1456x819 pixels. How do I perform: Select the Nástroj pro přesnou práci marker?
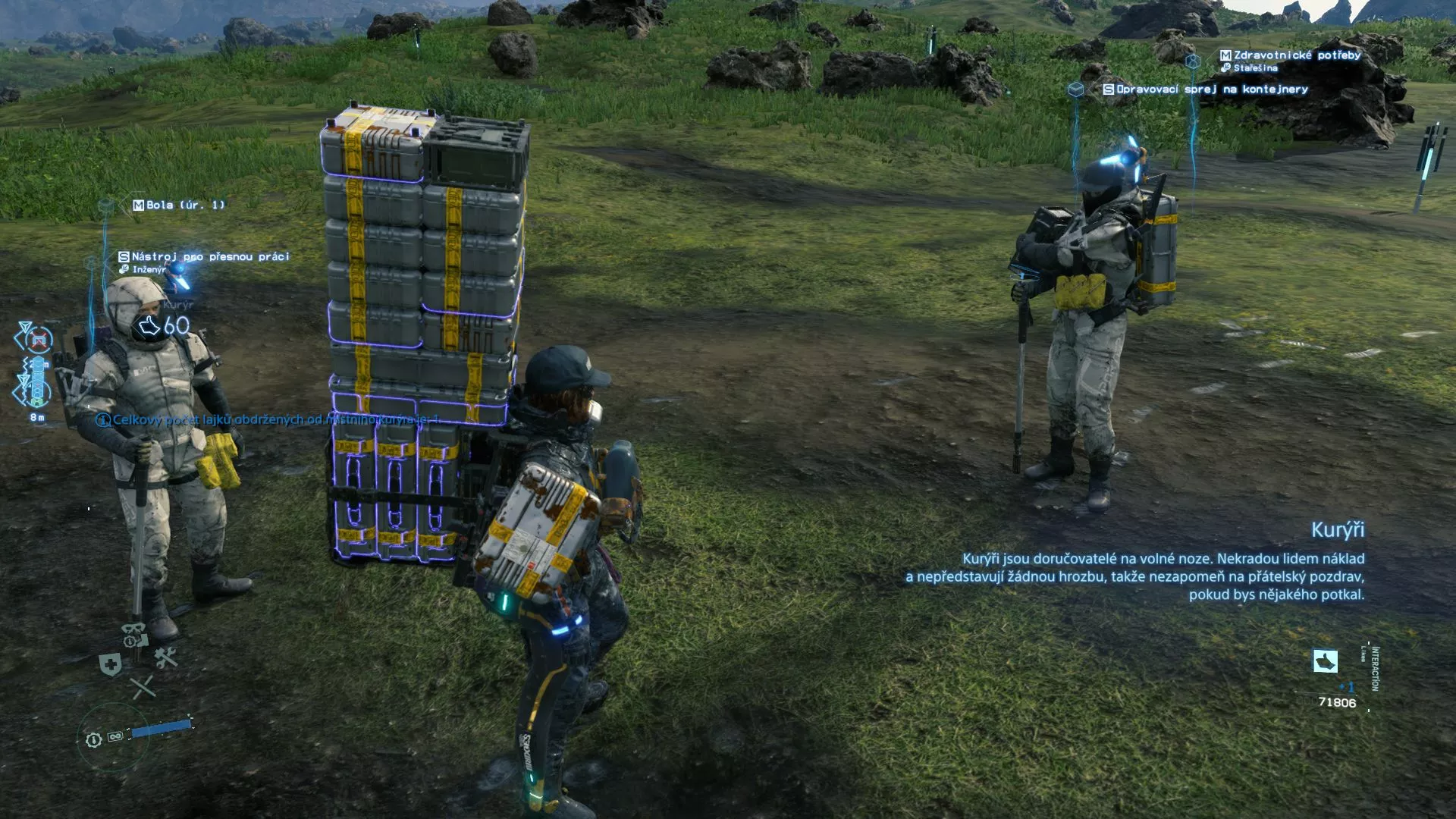(x=205, y=257)
